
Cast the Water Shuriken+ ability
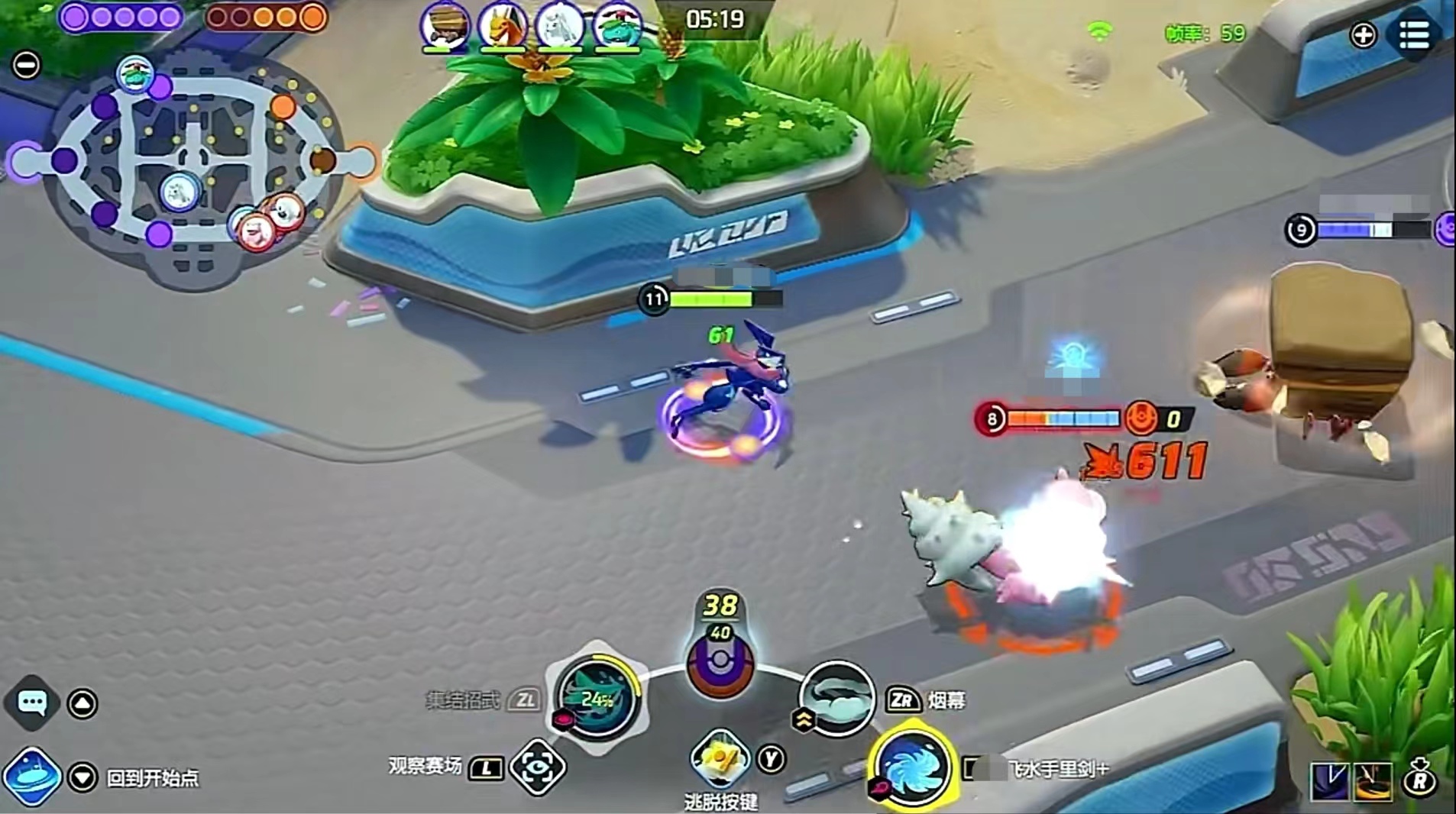pos(911,767)
